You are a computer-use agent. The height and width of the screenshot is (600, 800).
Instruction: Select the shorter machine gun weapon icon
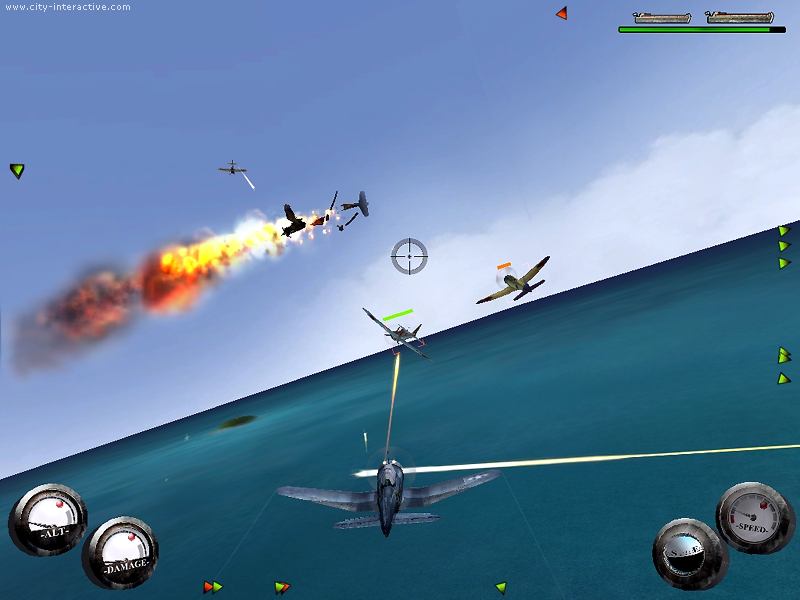tap(662, 17)
